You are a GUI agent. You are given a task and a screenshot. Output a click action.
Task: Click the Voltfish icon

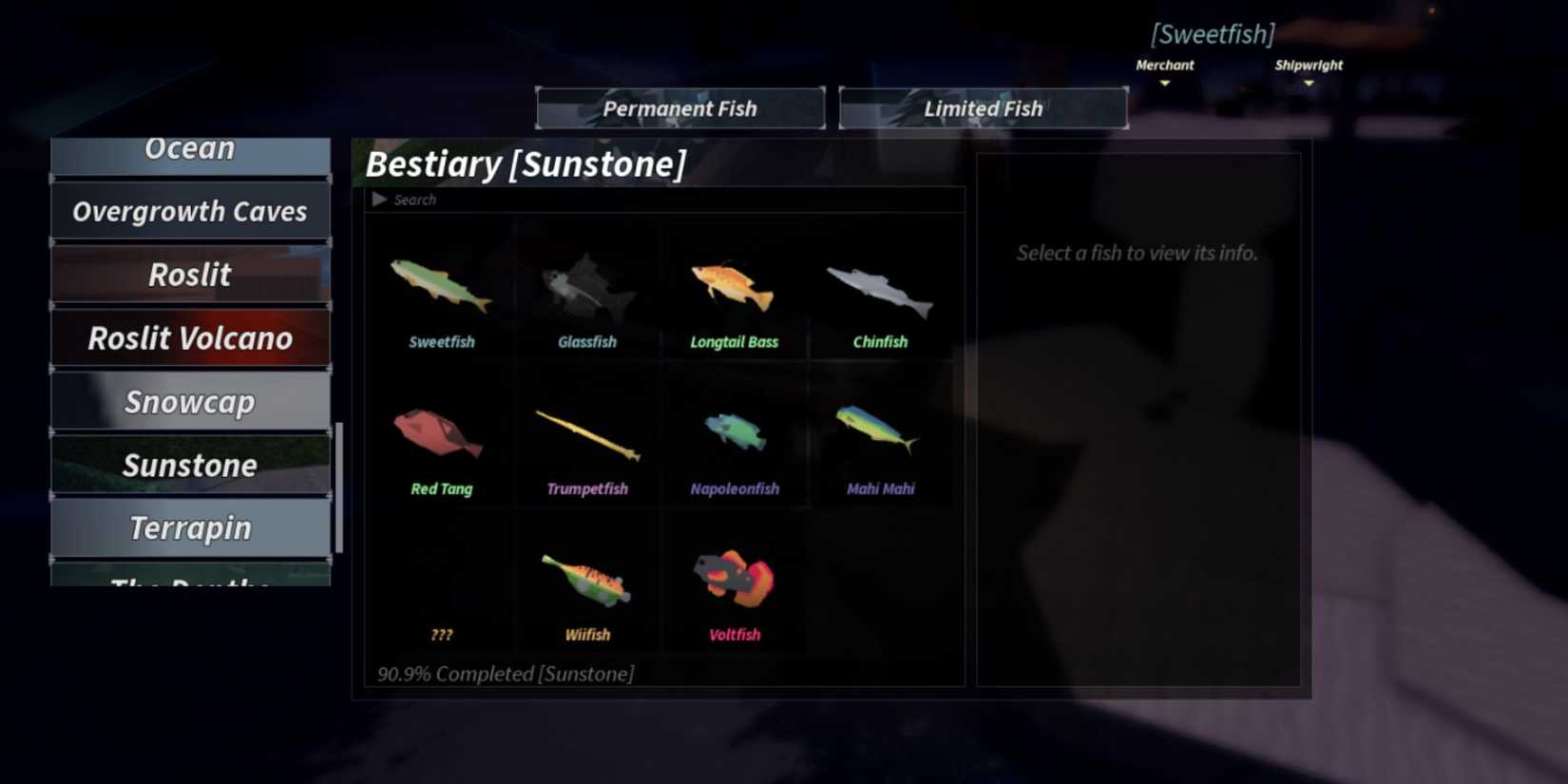[x=734, y=580]
